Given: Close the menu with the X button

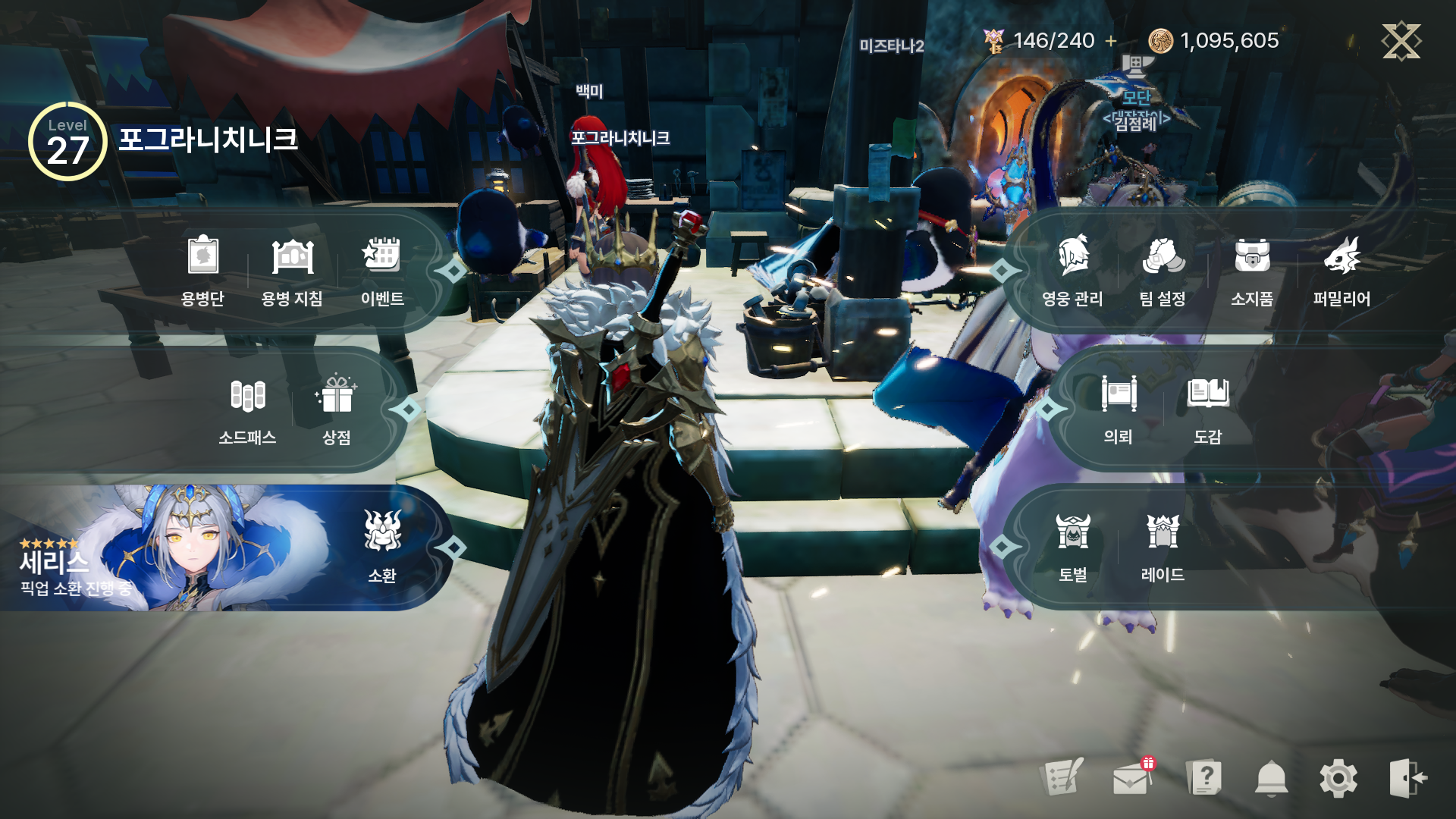Looking at the screenshot, I should click(1401, 40).
